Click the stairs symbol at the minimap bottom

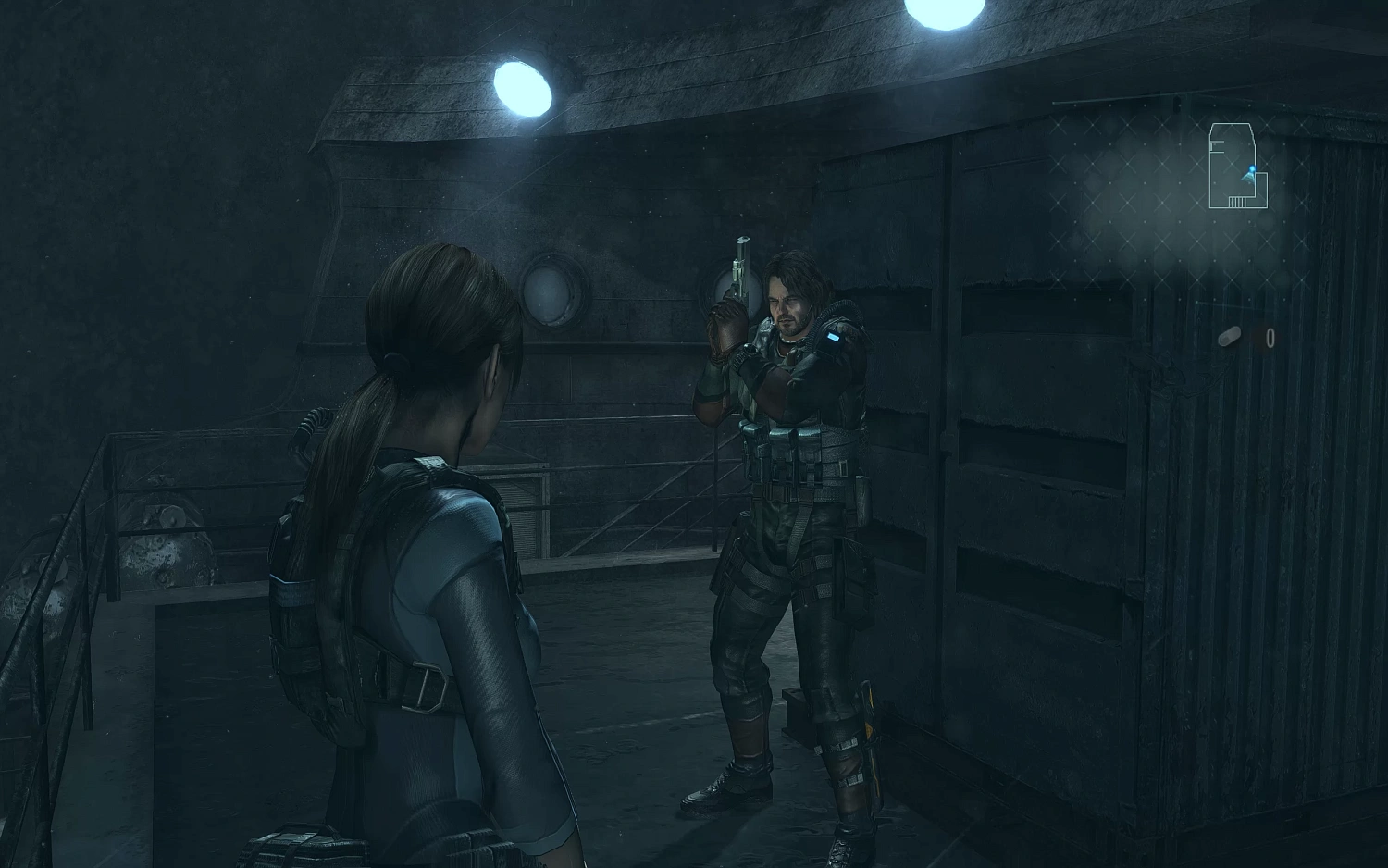[x=1236, y=201]
